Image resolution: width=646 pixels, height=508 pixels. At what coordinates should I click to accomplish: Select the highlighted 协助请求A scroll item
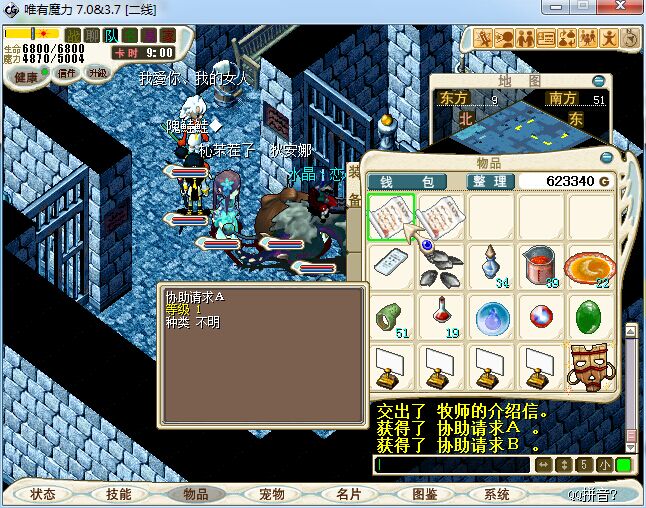pyautogui.click(x=391, y=217)
